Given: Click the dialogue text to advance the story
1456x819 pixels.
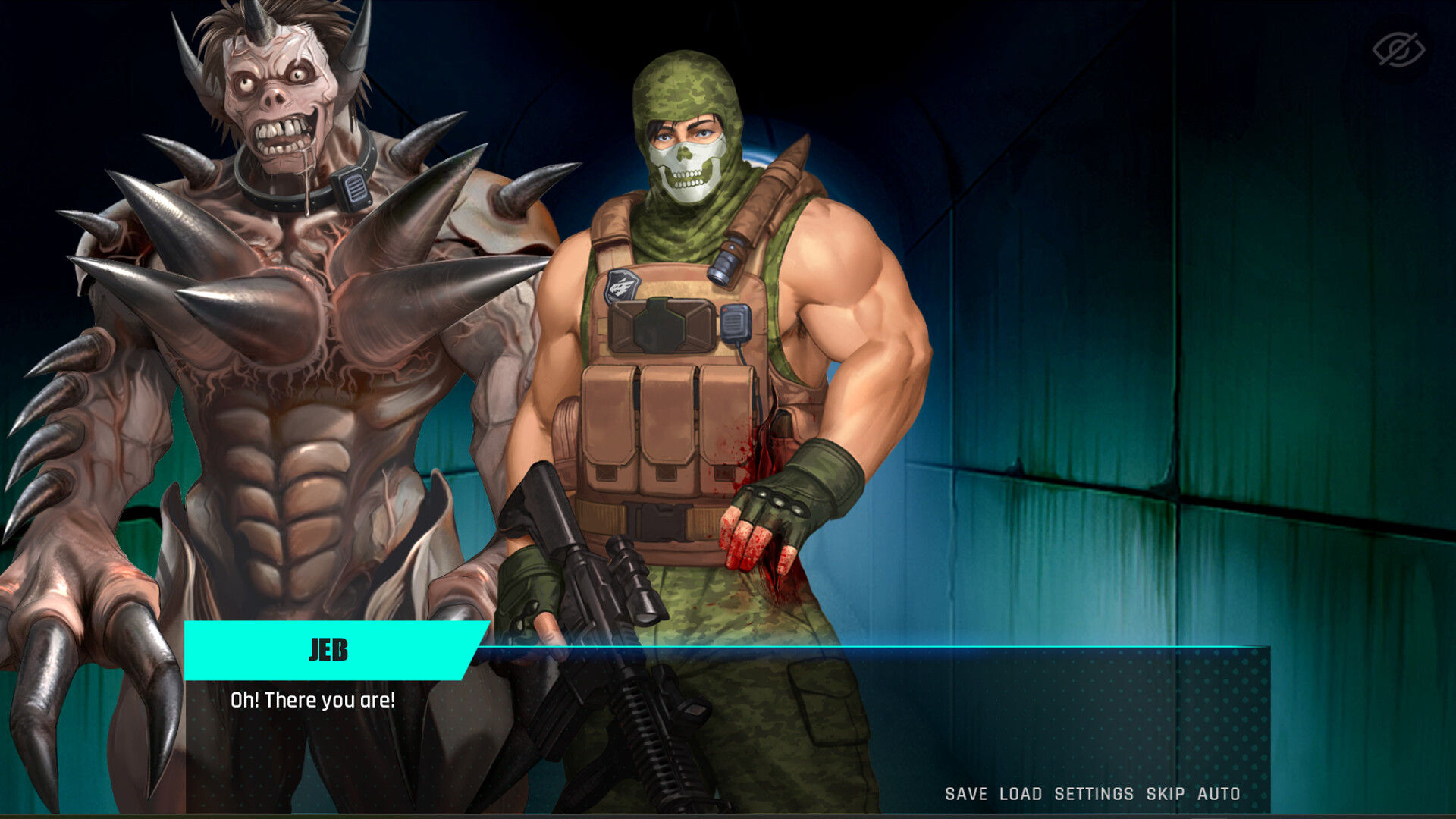Looking at the screenshot, I should [x=315, y=700].
